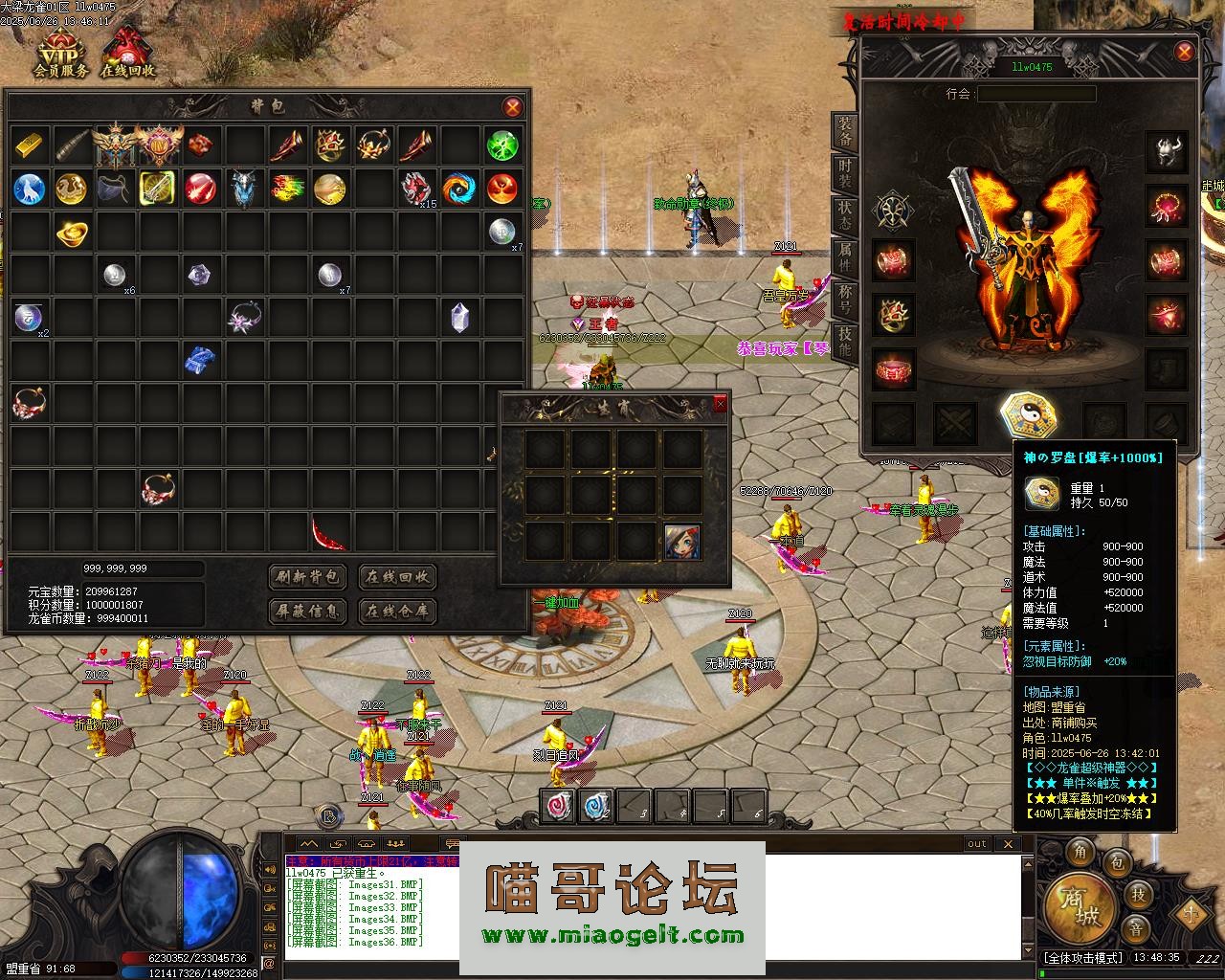Show the 技能 skills tab
Viewport: 1225px width, 980px height.
[x=845, y=341]
